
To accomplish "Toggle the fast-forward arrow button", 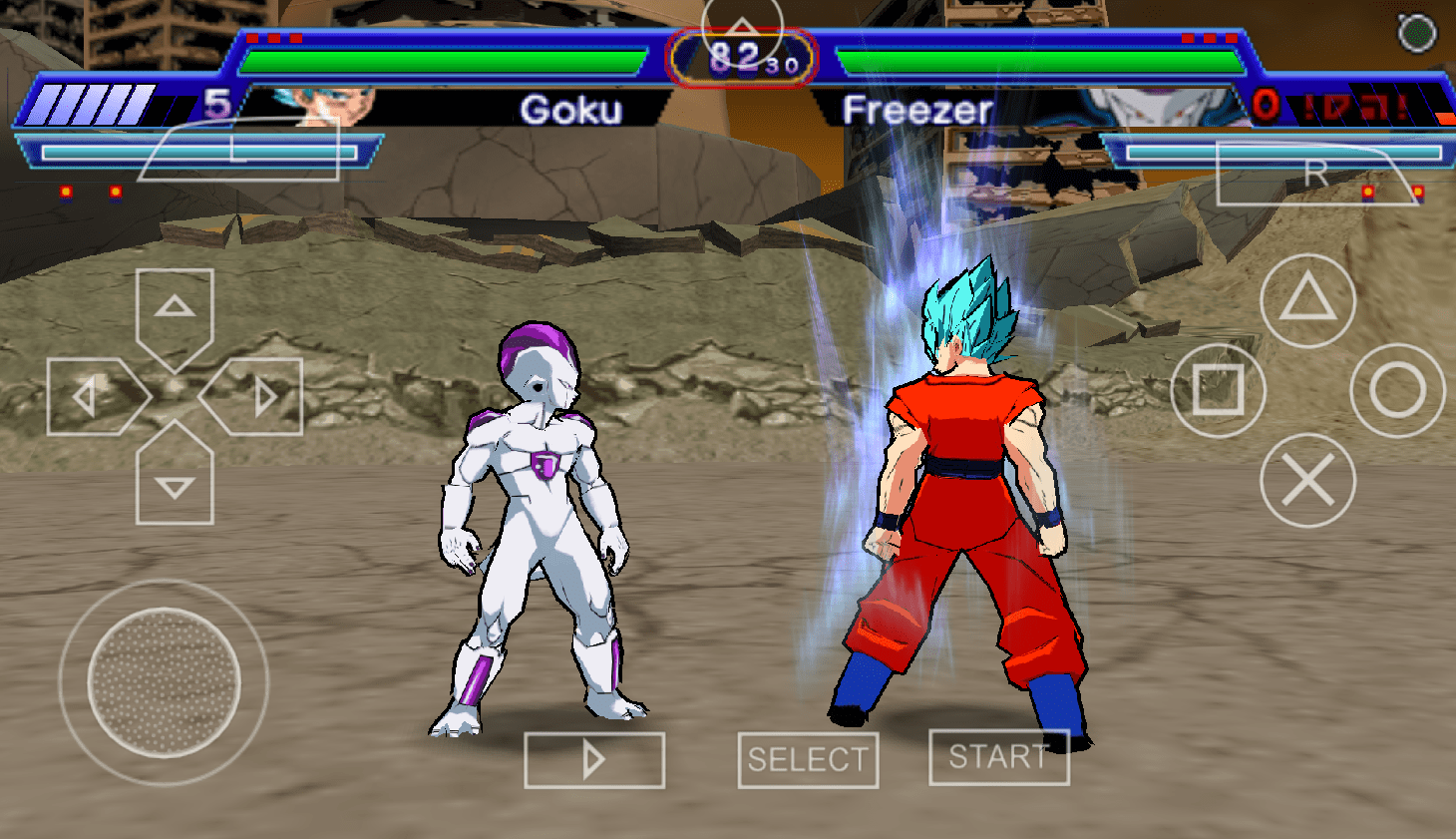I will pyautogui.click(x=594, y=760).
